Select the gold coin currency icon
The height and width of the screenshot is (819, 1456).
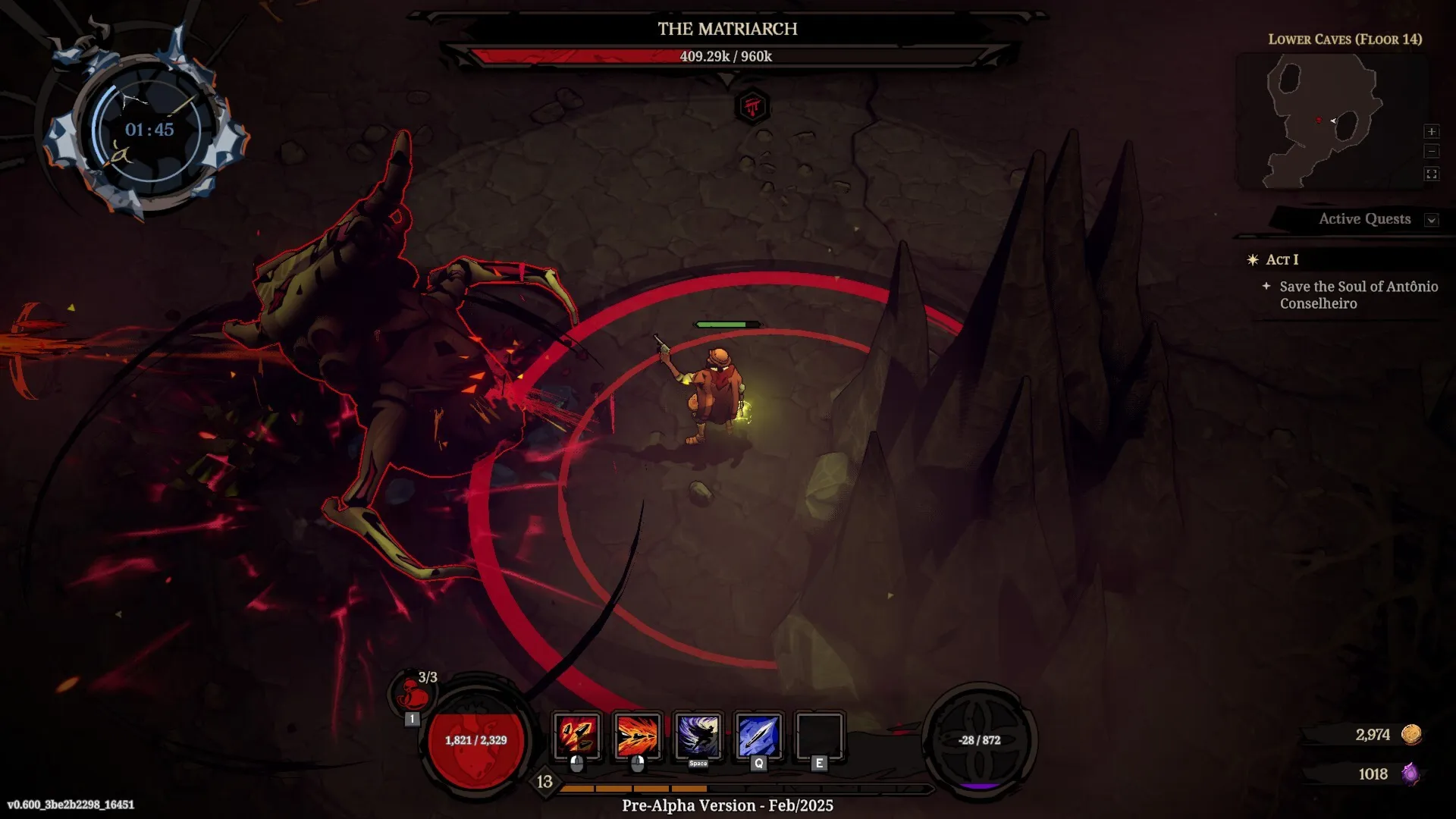point(1411,734)
